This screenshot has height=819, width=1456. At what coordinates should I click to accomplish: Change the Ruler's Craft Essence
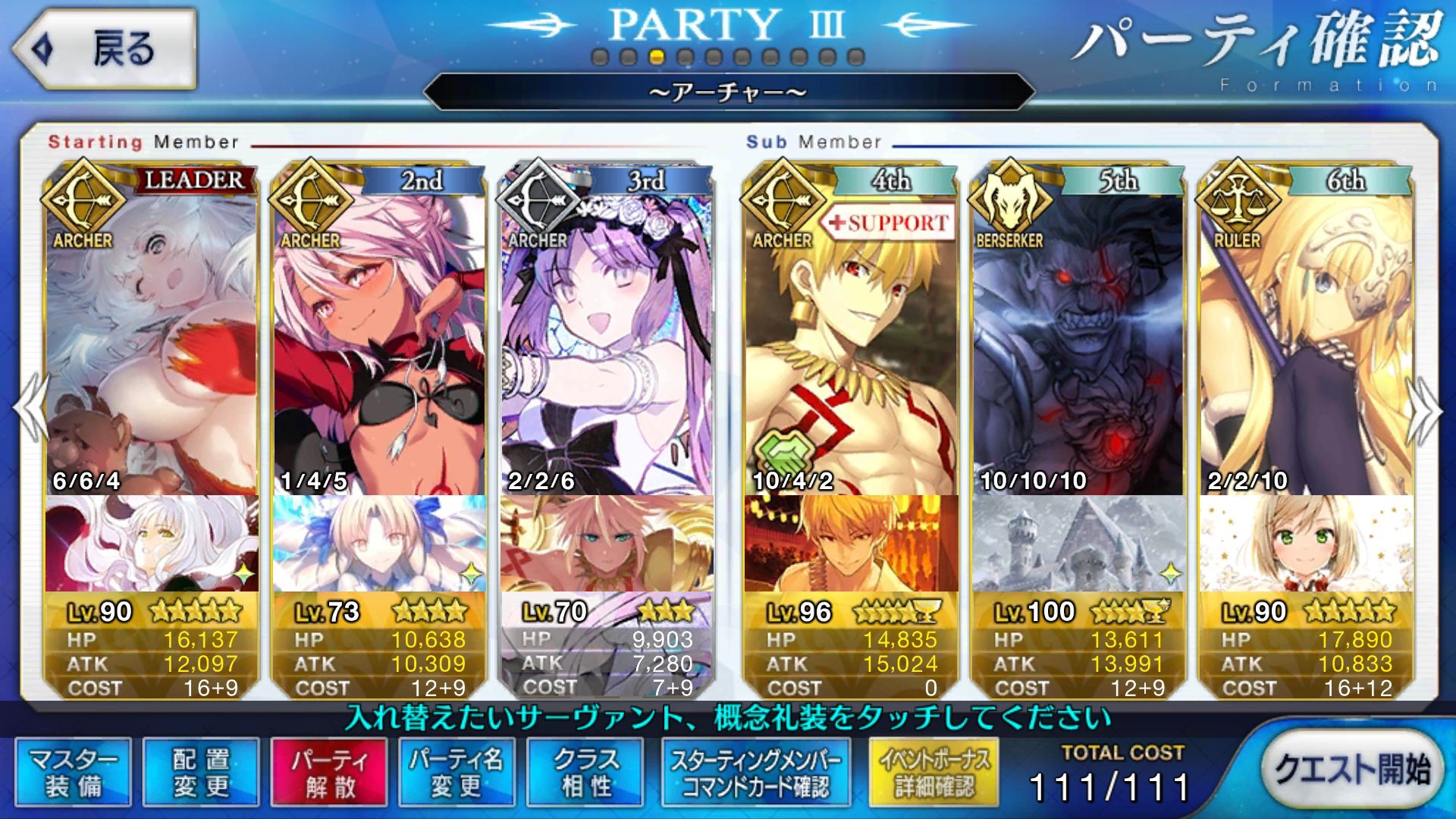pyautogui.click(x=1306, y=543)
